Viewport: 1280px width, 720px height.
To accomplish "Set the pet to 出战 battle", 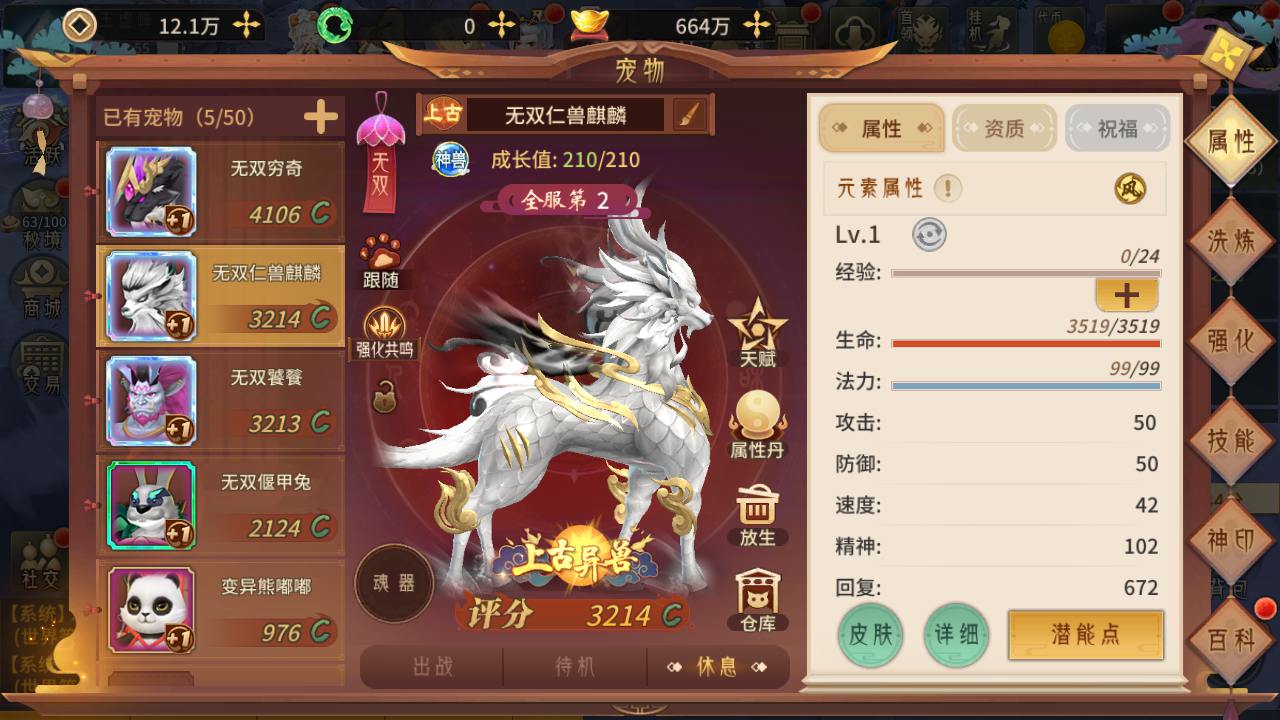I will tap(433, 667).
